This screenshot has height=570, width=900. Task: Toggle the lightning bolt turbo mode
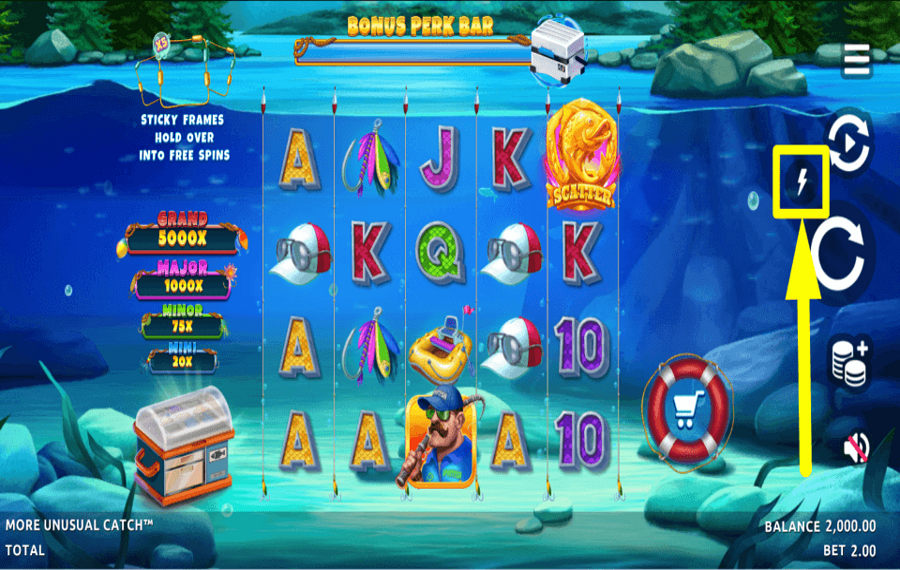(800, 181)
